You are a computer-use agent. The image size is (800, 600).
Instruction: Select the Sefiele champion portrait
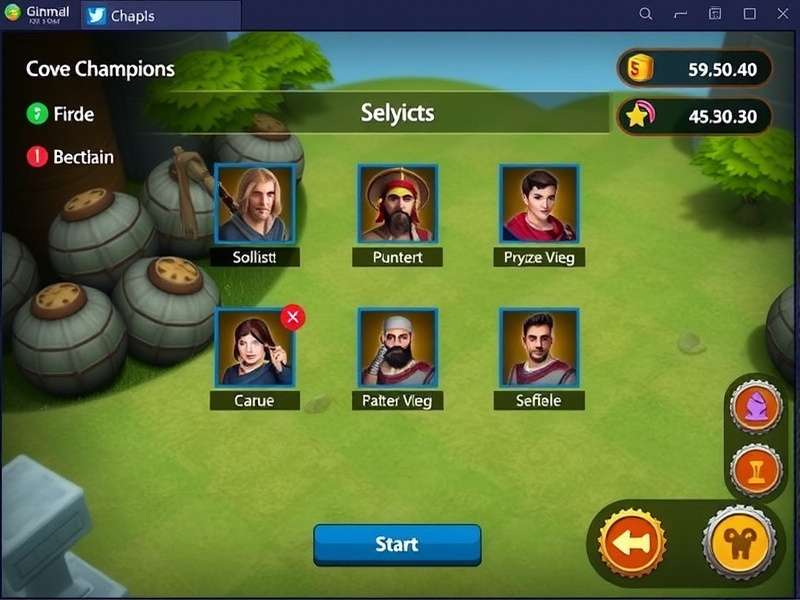coord(539,347)
